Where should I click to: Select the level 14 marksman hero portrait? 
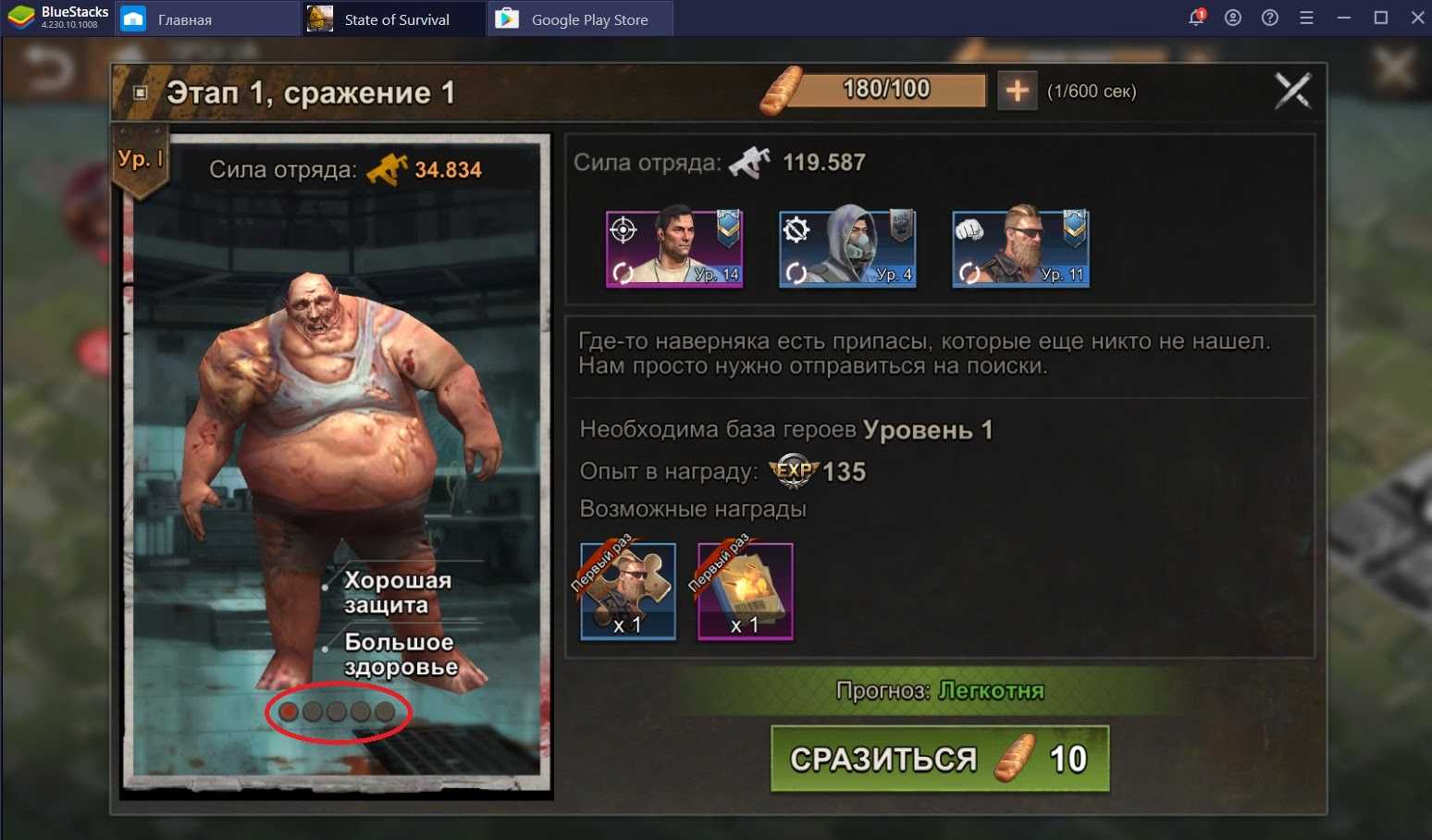pos(674,249)
